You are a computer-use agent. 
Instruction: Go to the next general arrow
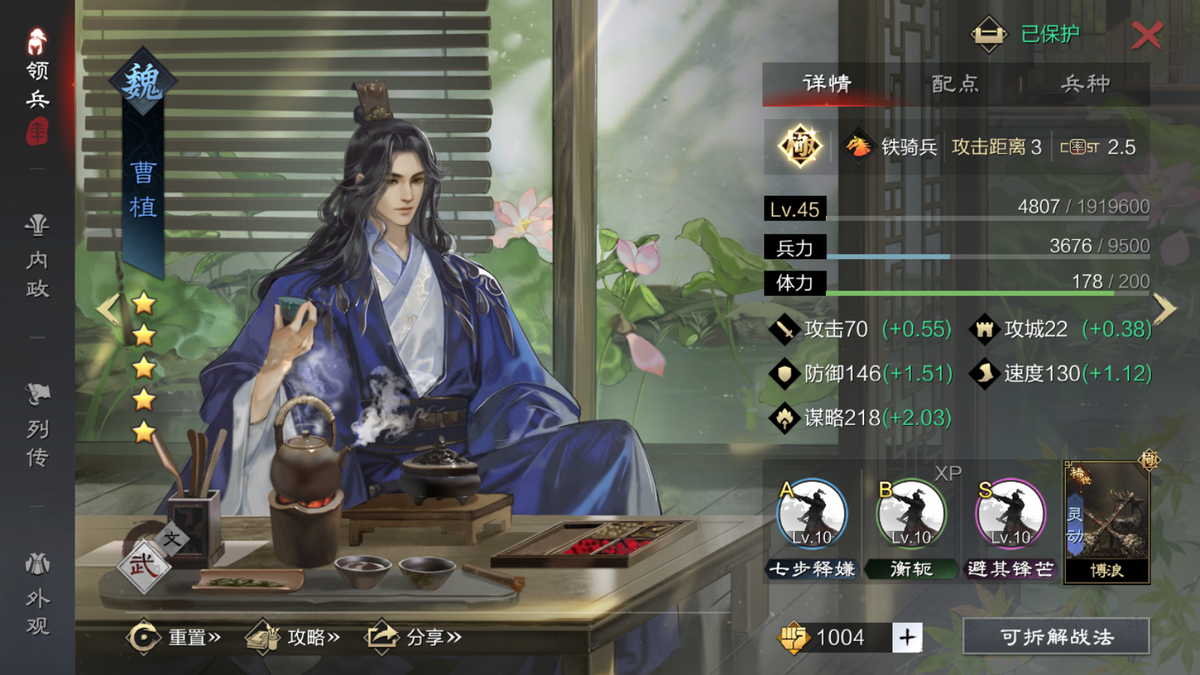1165,310
